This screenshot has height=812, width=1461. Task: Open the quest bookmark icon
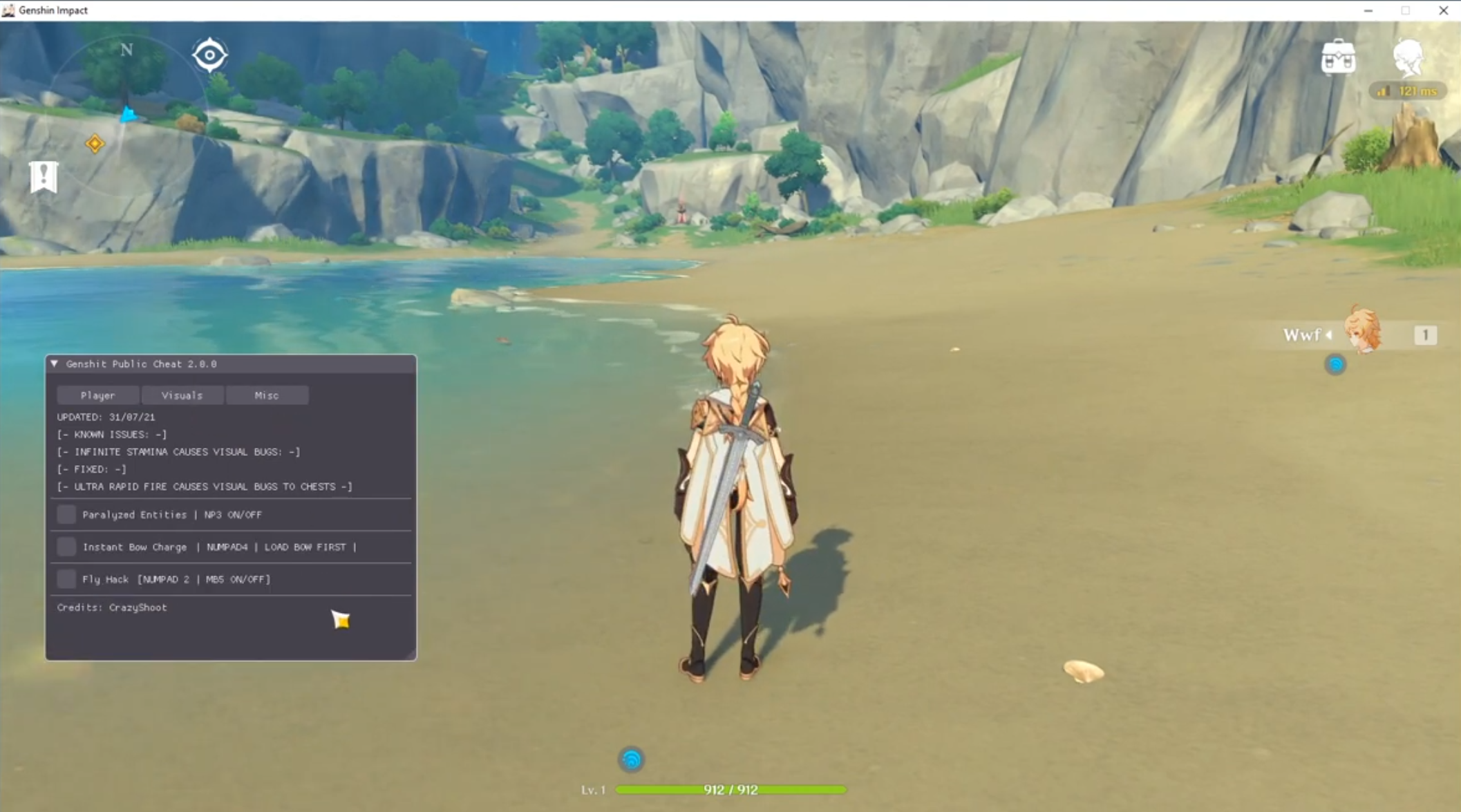43,177
